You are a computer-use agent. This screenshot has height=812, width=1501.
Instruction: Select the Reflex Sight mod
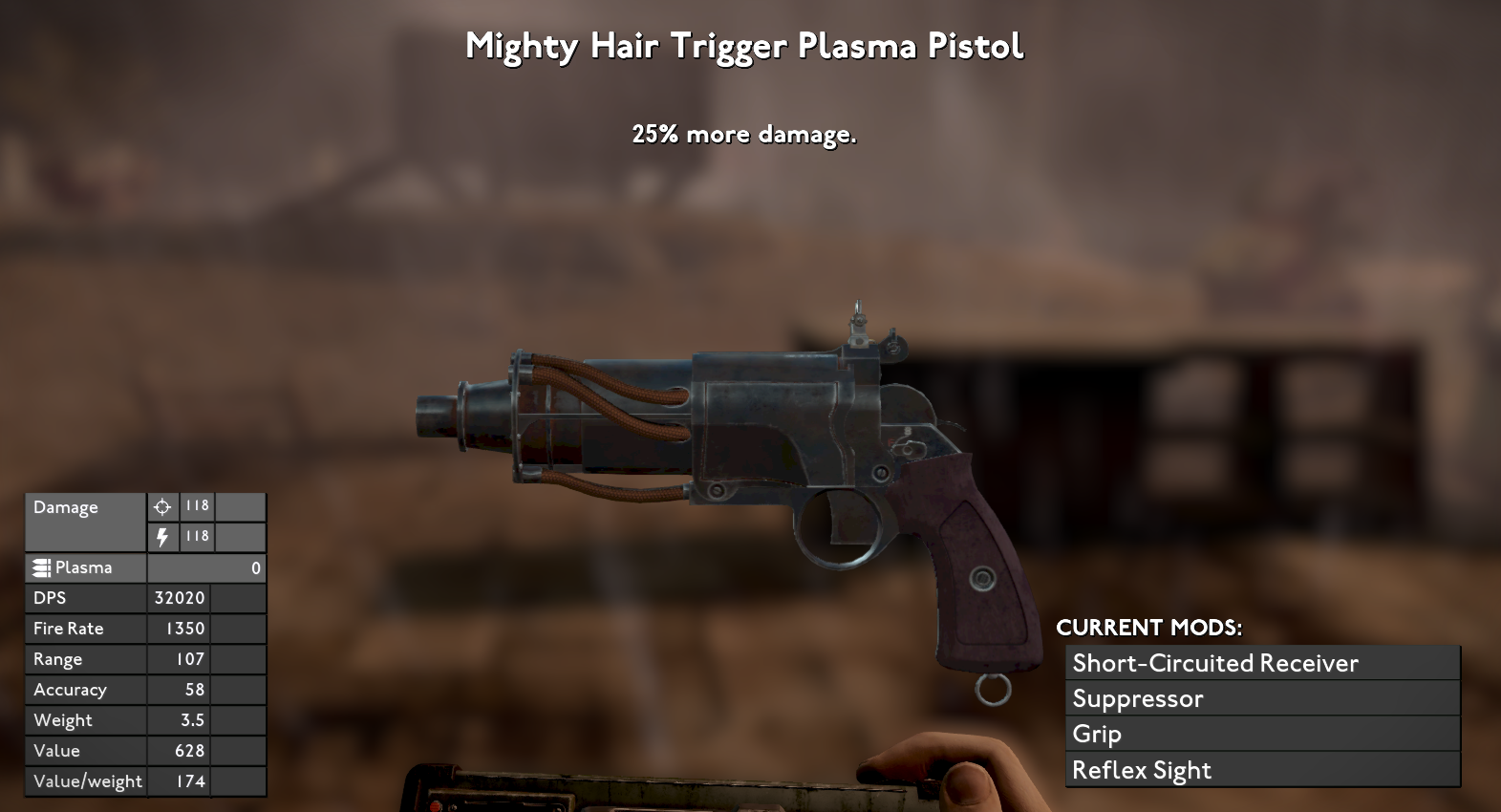[1261, 770]
